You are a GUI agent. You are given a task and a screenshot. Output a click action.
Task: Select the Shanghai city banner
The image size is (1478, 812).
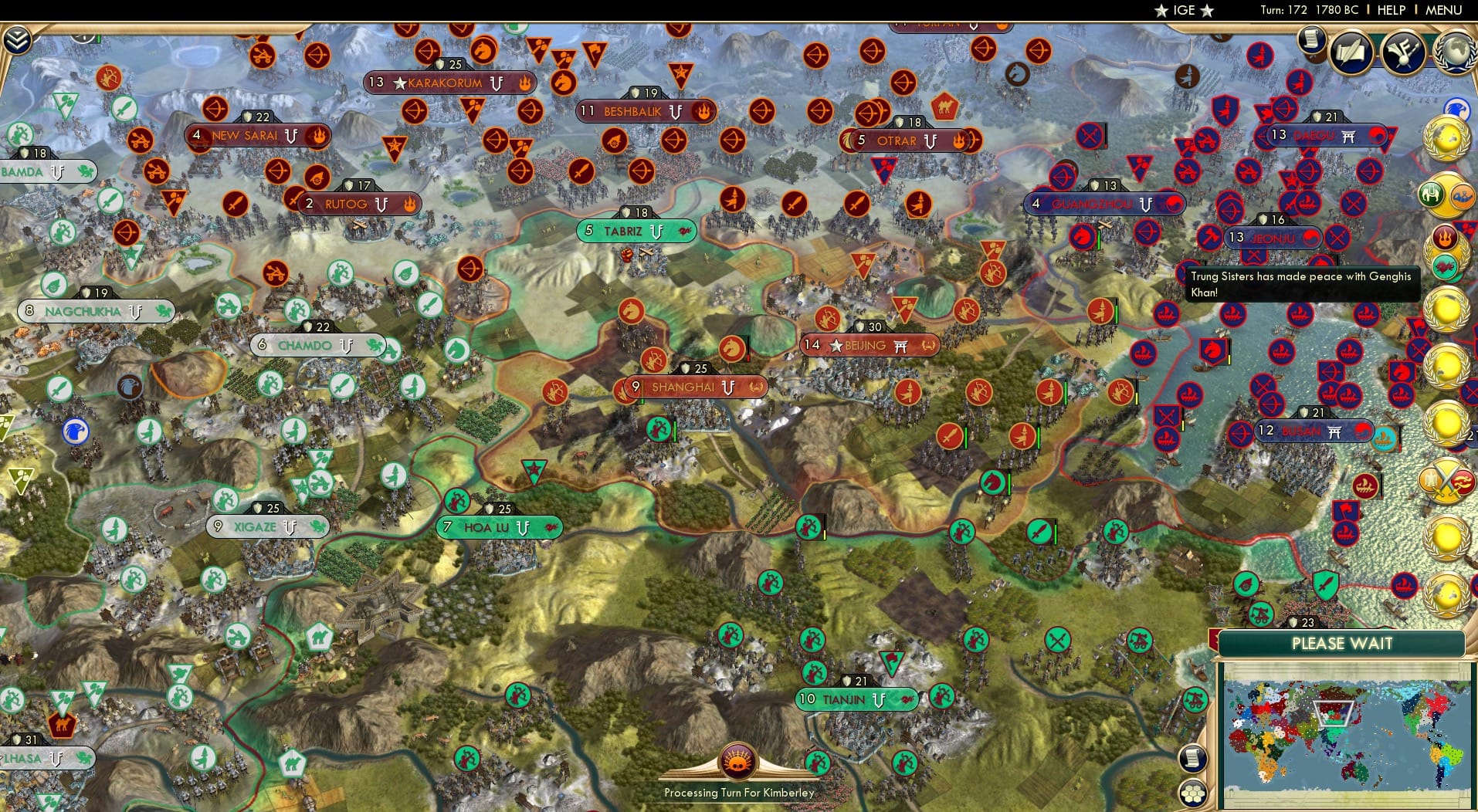(690, 386)
